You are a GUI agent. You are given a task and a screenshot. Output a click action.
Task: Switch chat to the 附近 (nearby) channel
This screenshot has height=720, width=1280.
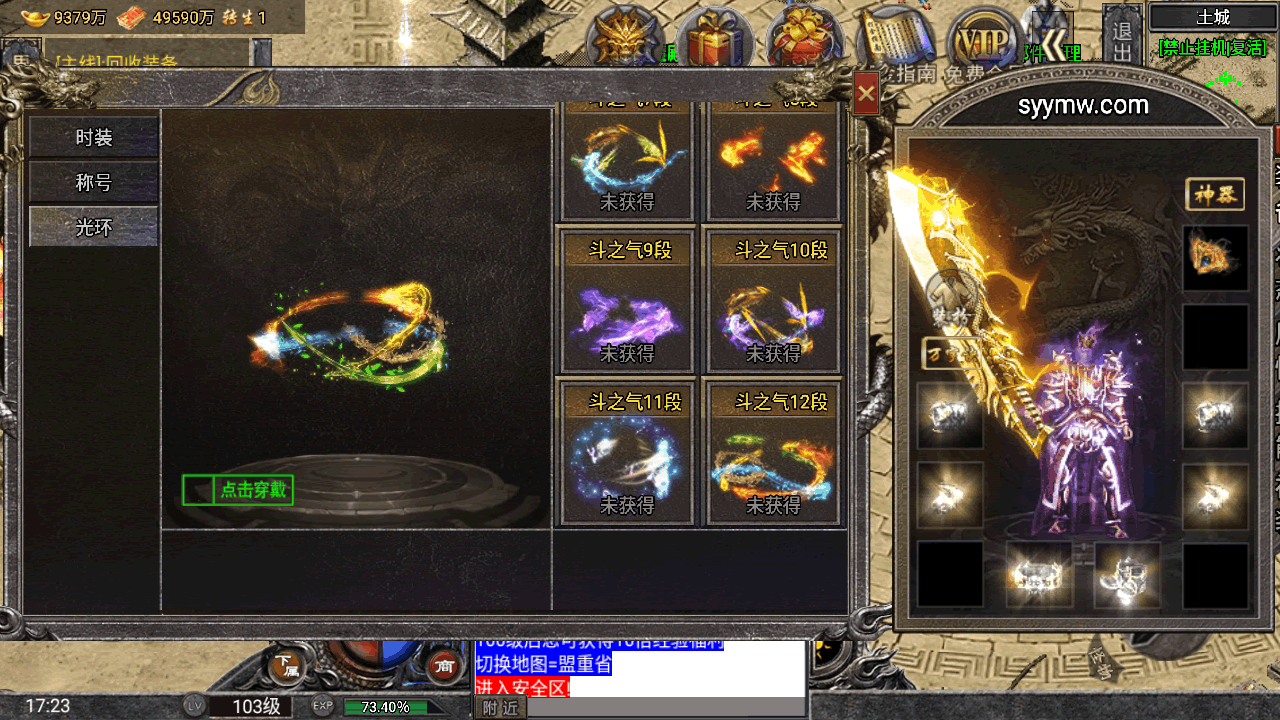pyautogui.click(x=500, y=708)
